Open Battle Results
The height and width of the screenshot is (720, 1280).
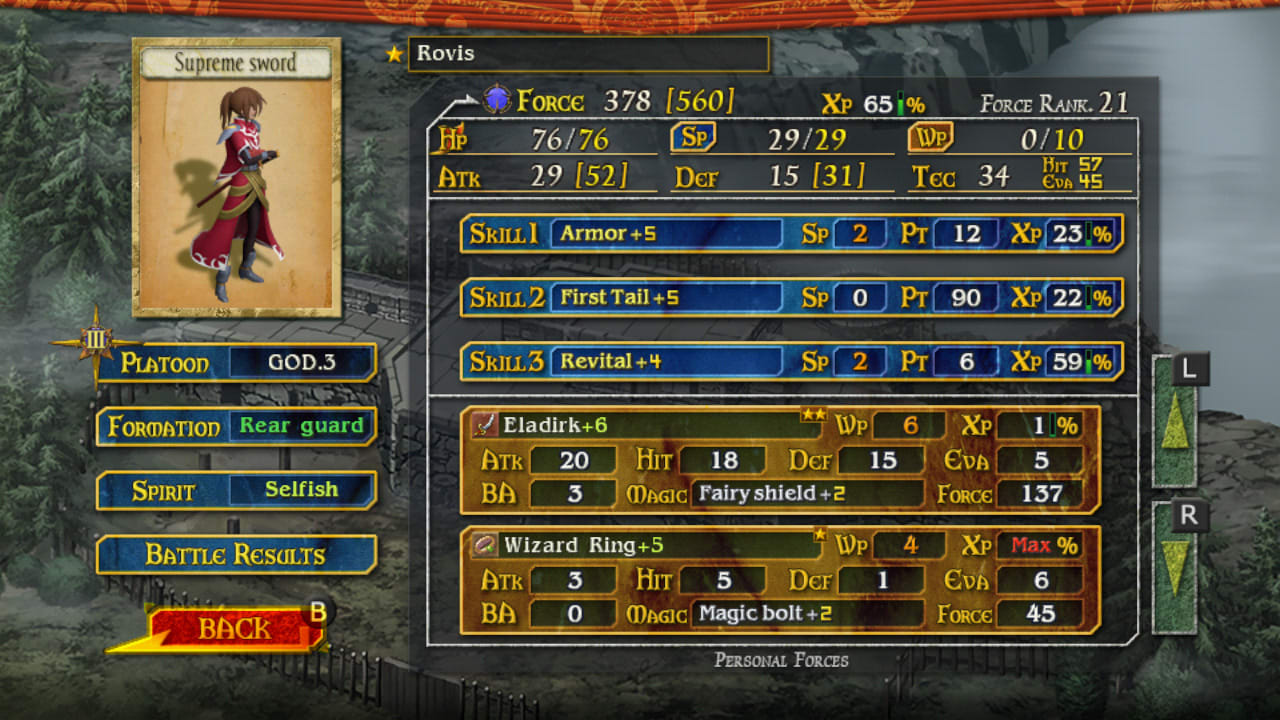(x=236, y=555)
